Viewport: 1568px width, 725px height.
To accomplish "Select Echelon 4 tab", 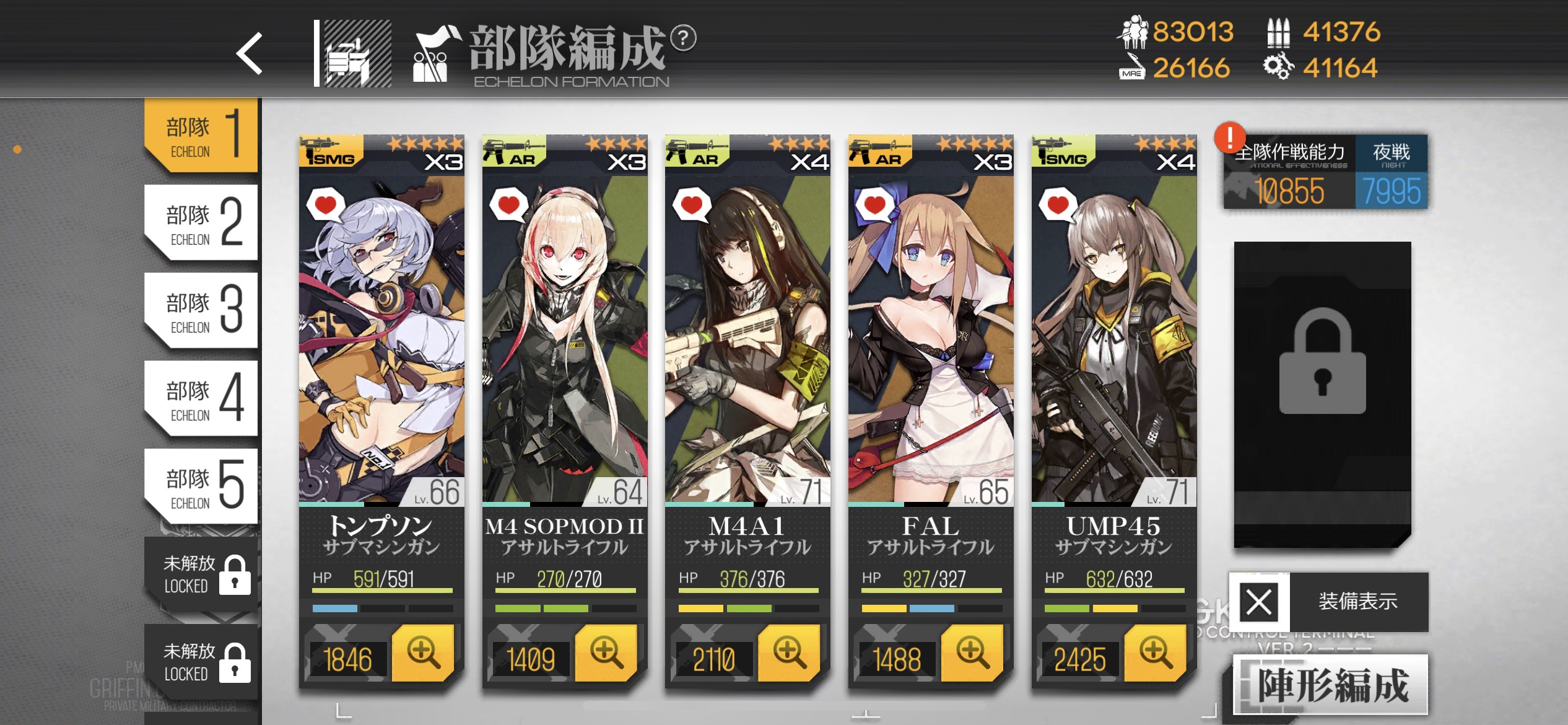I will (202, 398).
